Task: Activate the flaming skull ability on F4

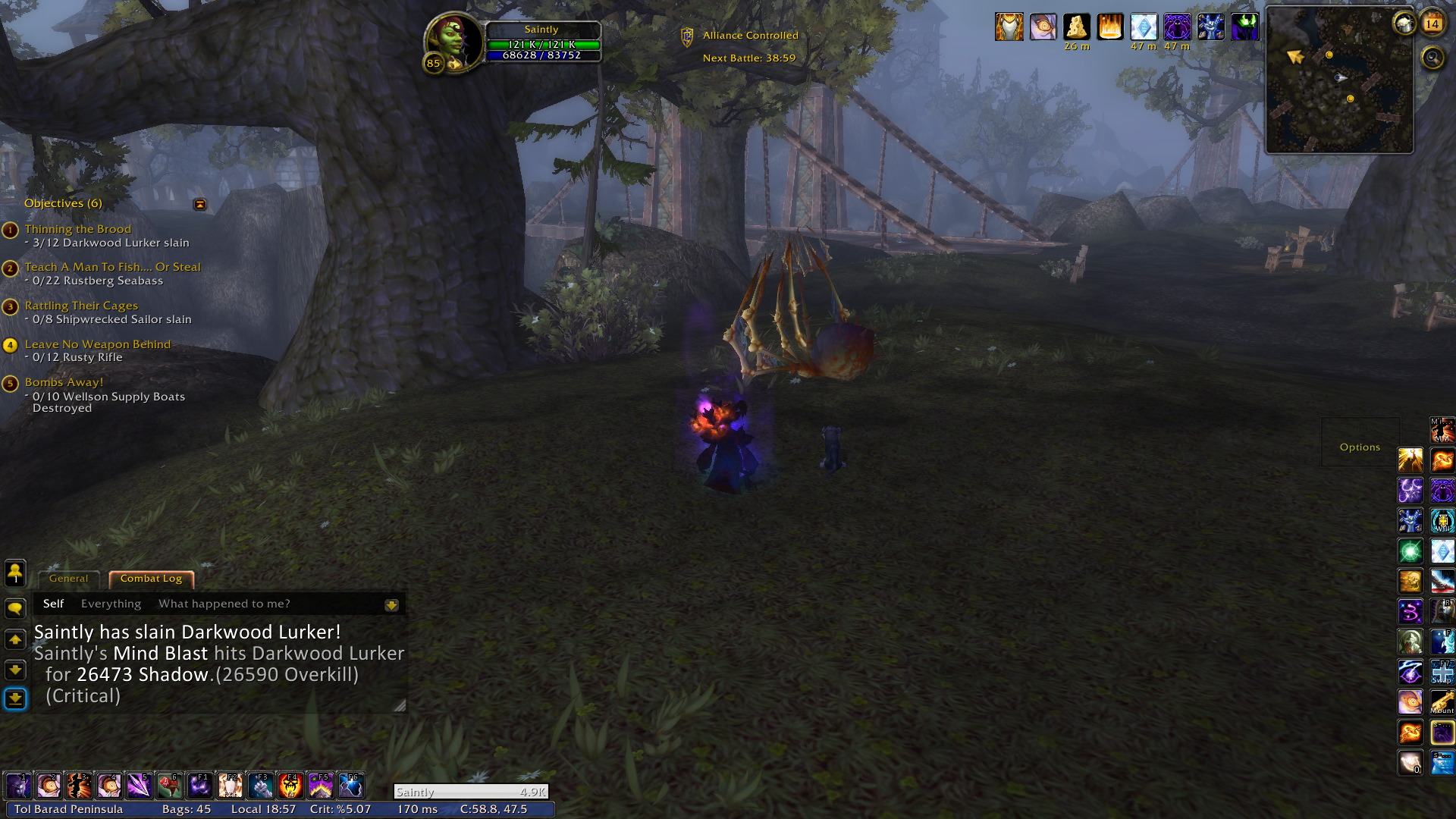Action: pos(290,786)
